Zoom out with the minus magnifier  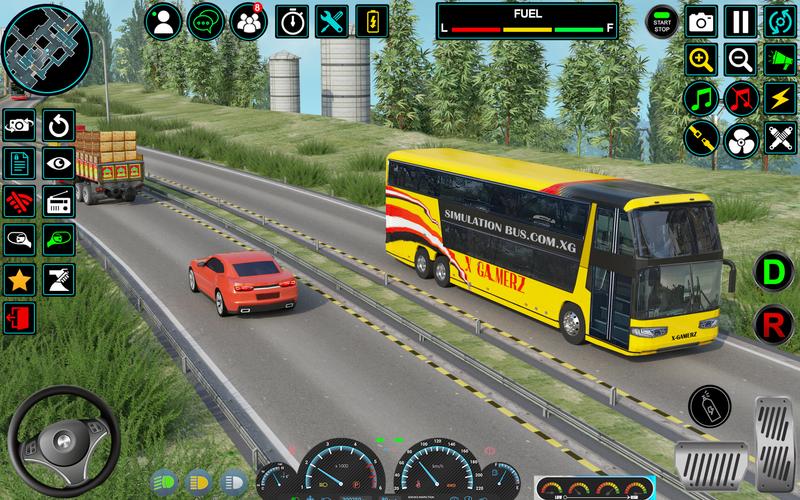pyautogui.click(x=740, y=59)
